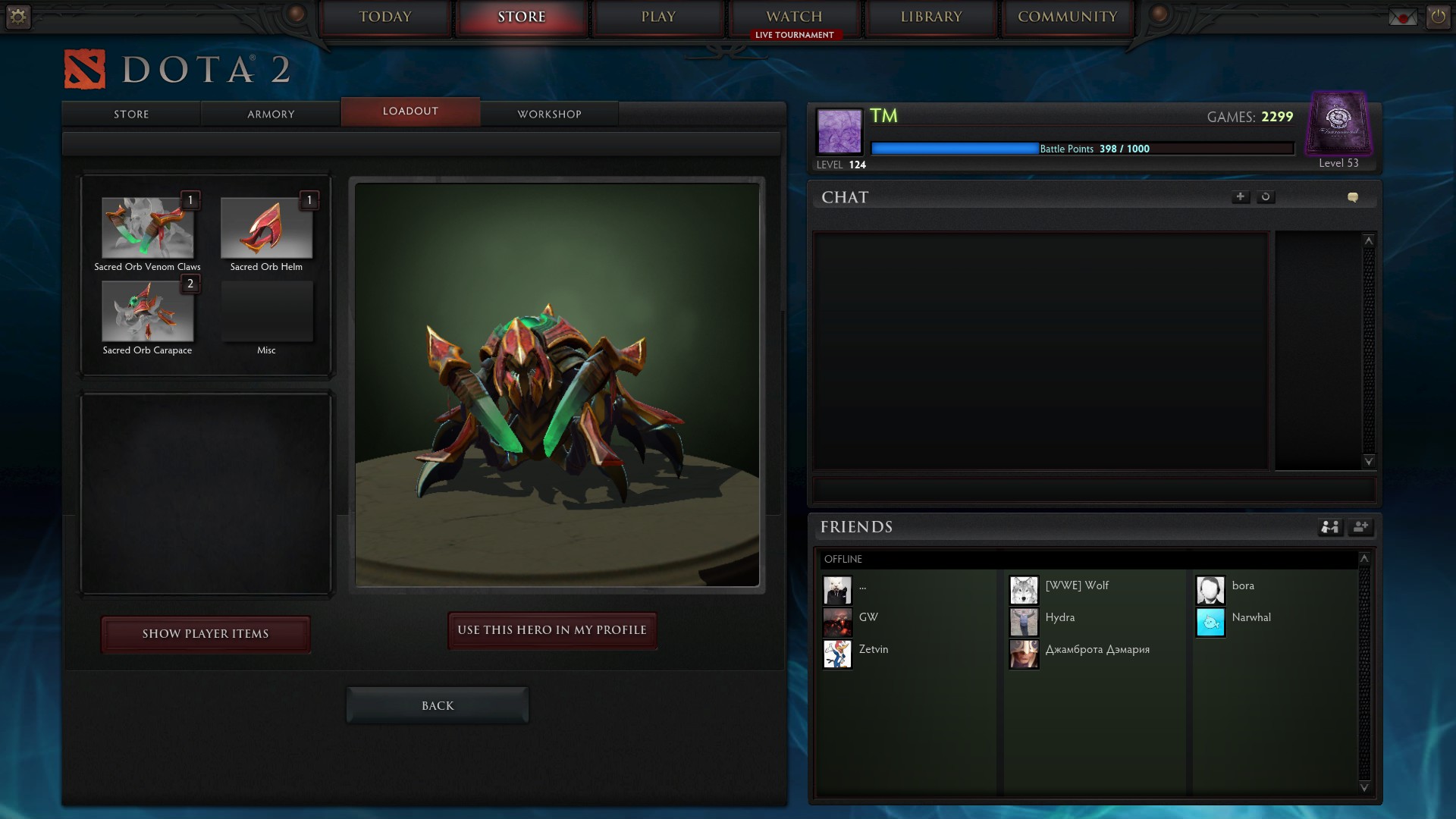Select friend Narwhal in the friends list

coord(1250,618)
